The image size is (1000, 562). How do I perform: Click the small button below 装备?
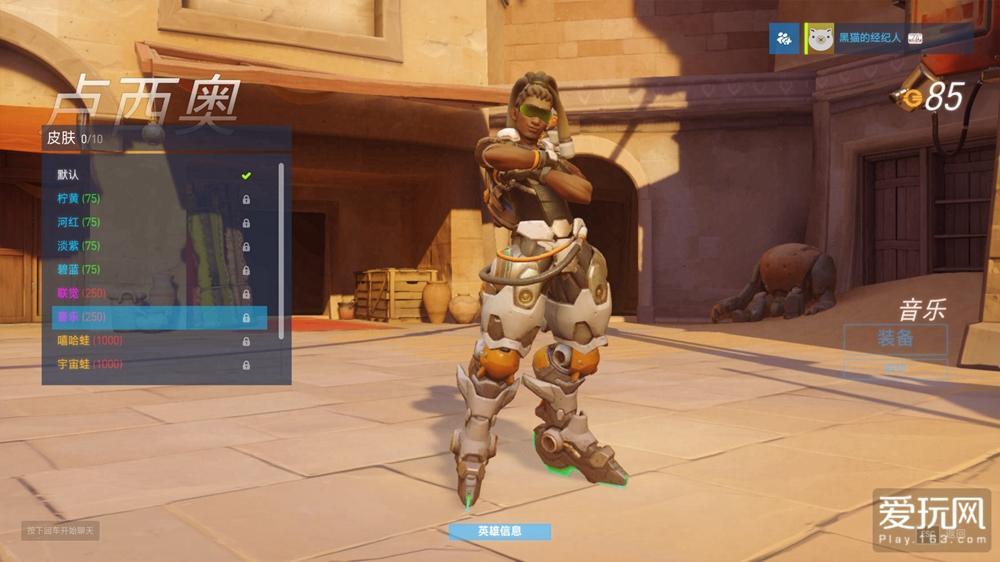tap(895, 368)
